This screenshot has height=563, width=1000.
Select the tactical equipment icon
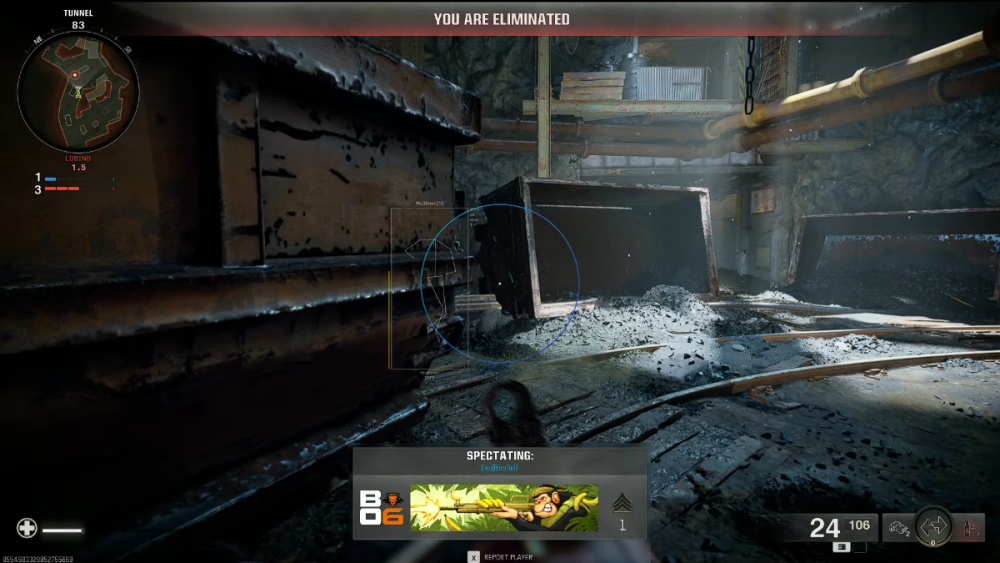point(896,526)
